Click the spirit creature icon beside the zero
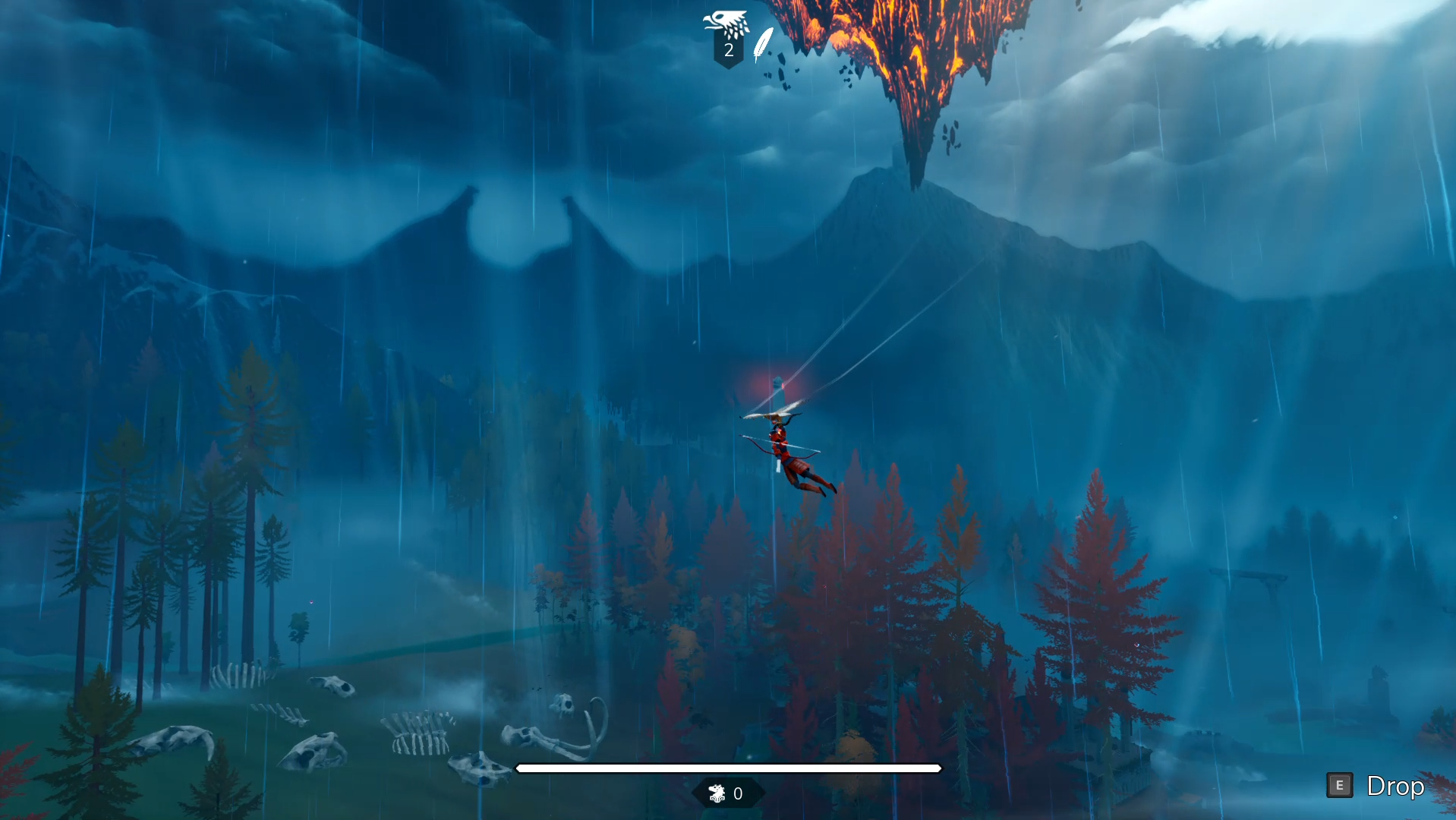The width and height of the screenshot is (1456, 820). 717,793
